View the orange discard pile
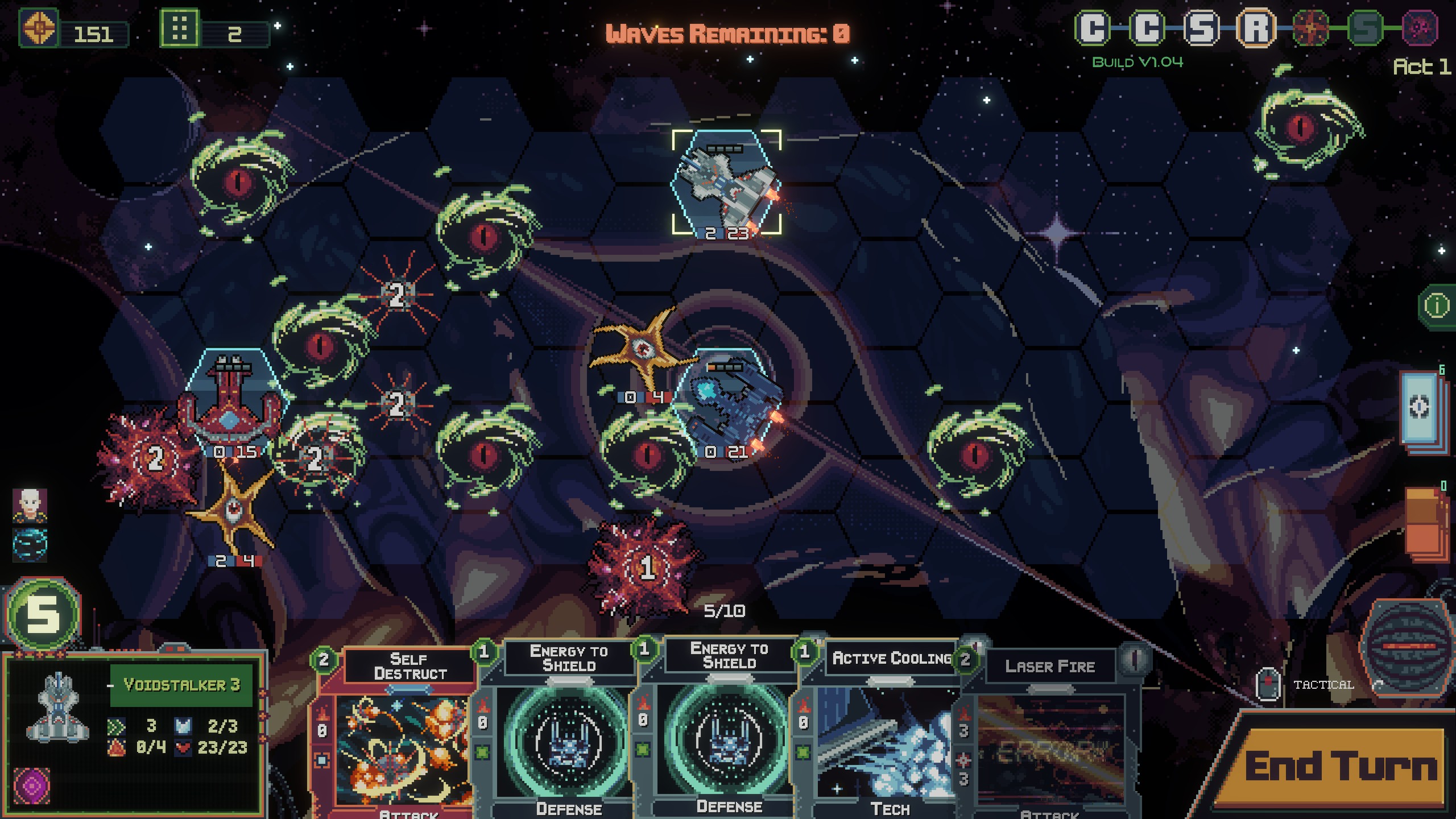The height and width of the screenshot is (819, 1456). coord(1425,522)
